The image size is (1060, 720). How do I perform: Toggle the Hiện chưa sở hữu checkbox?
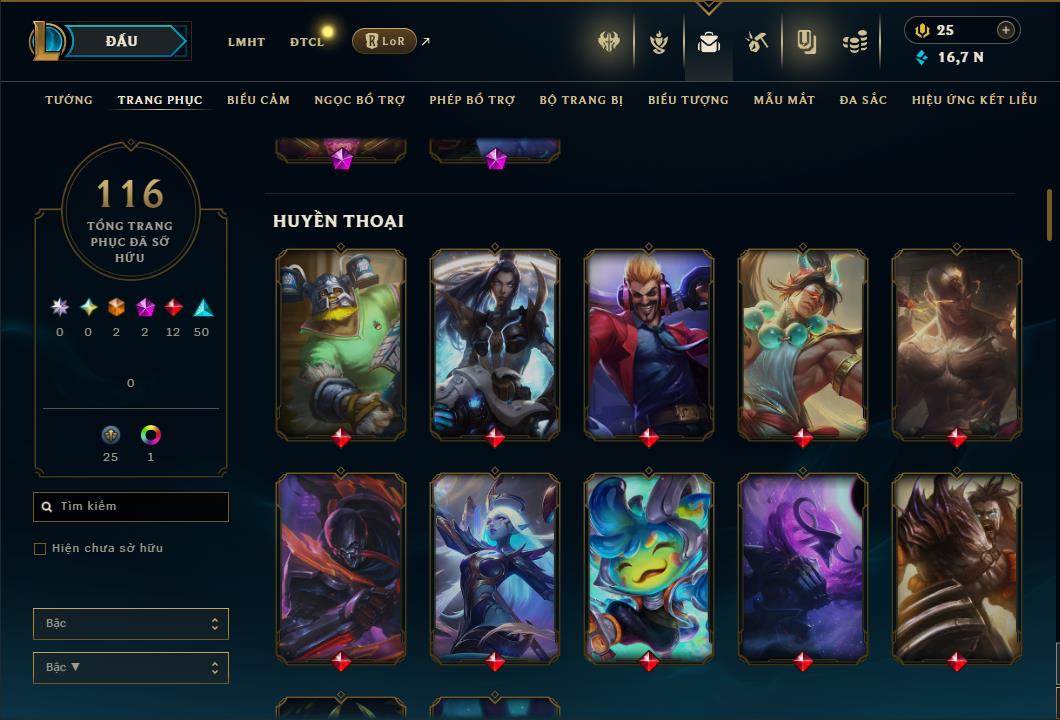click(x=40, y=549)
